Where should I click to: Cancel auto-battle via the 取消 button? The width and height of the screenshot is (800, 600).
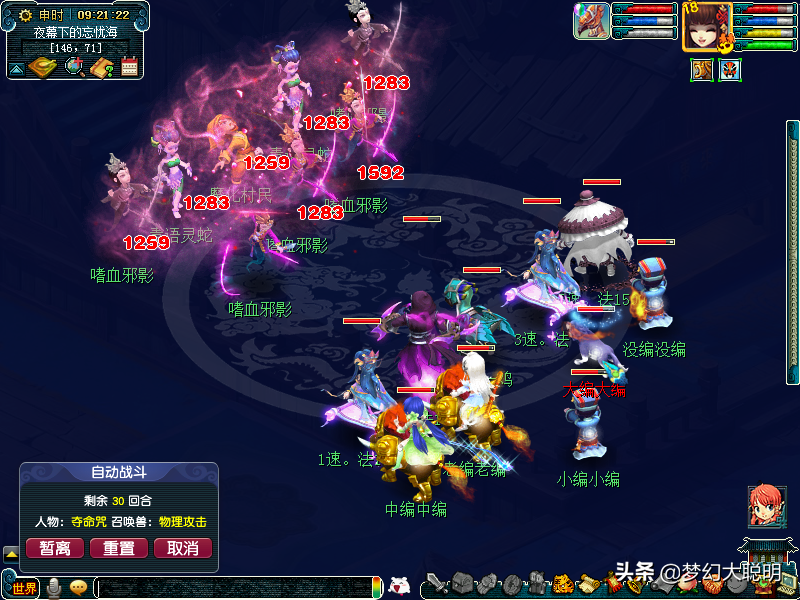(x=183, y=548)
